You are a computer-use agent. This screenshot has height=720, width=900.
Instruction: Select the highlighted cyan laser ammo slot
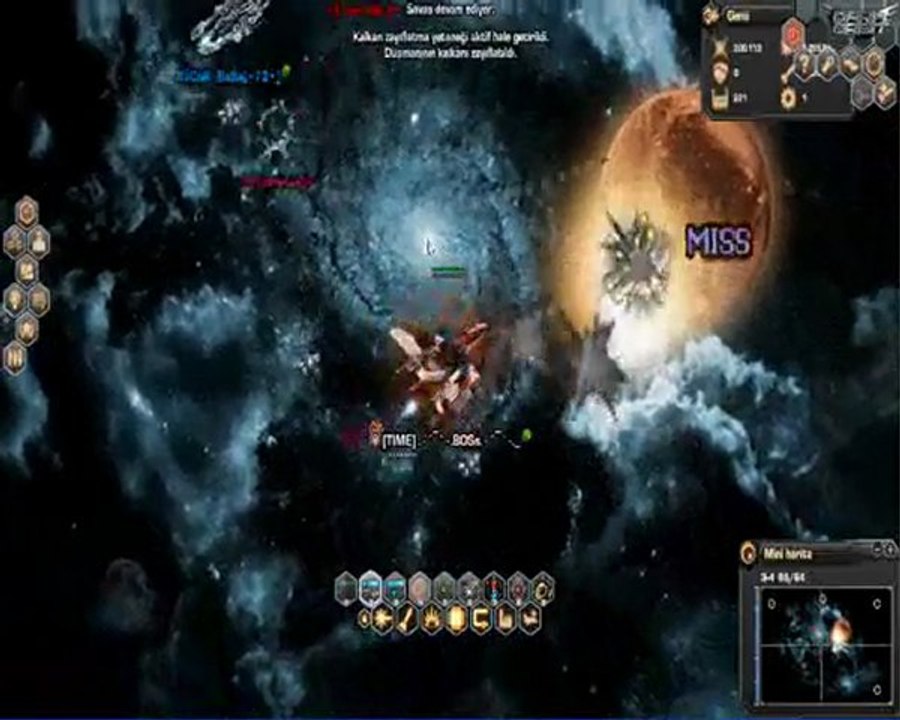pyautogui.click(x=371, y=588)
